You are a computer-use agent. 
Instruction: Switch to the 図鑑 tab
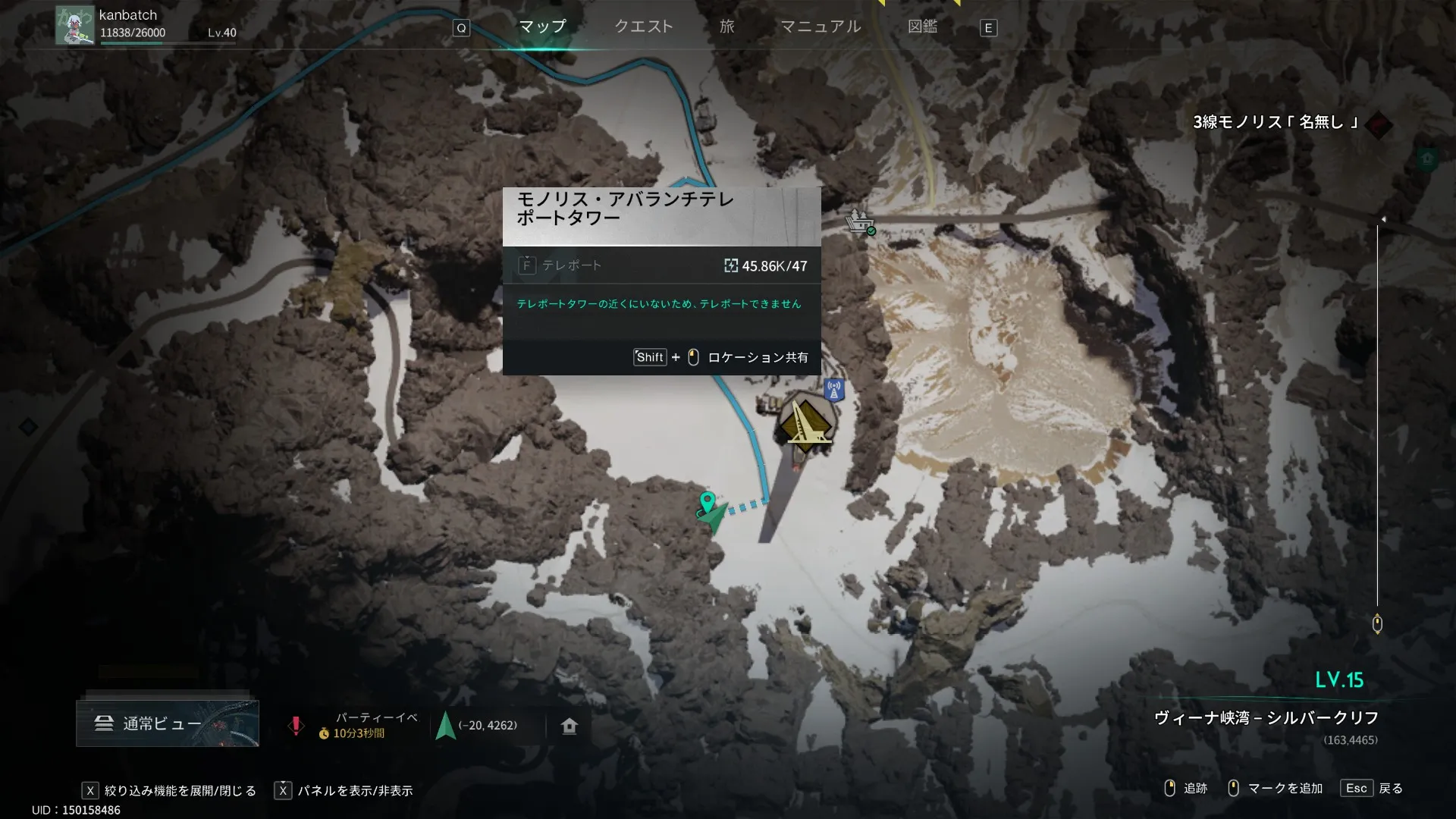pos(922,27)
